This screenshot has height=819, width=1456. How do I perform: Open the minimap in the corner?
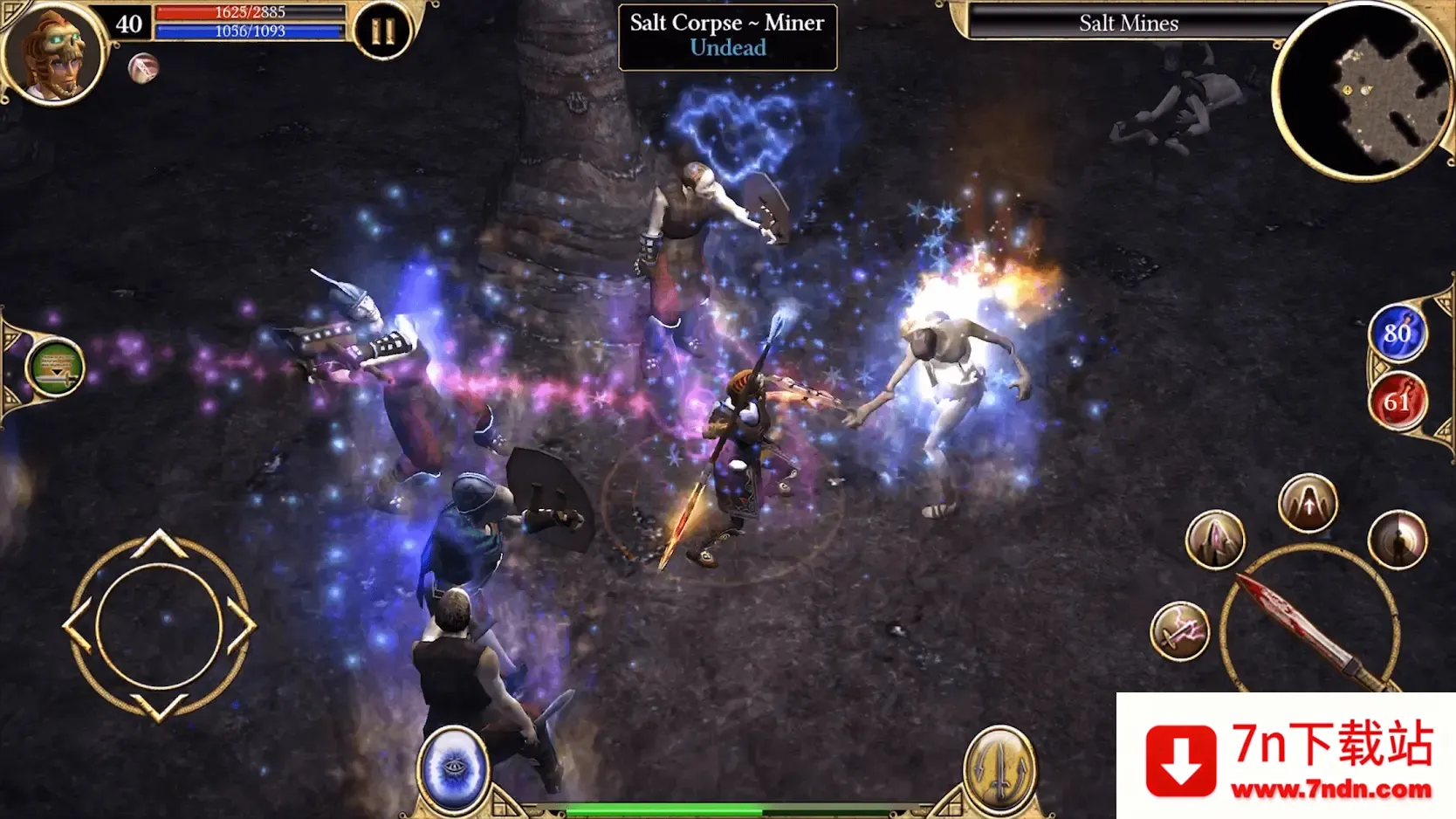point(1363,83)
